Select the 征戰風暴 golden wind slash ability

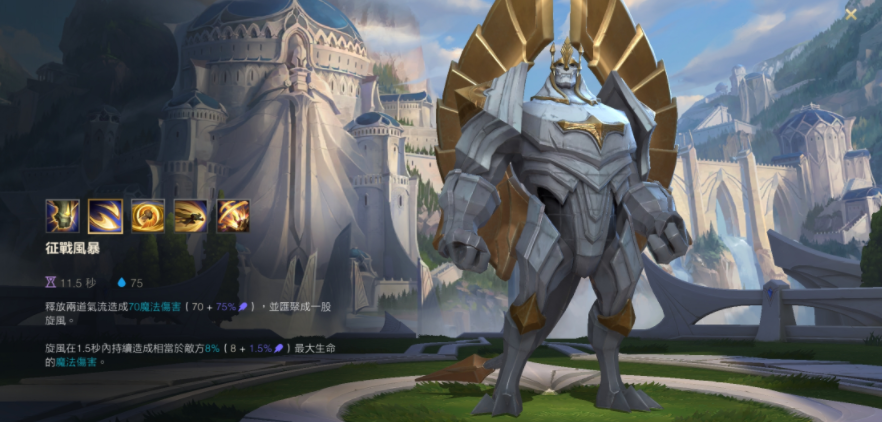coord(105,216)
